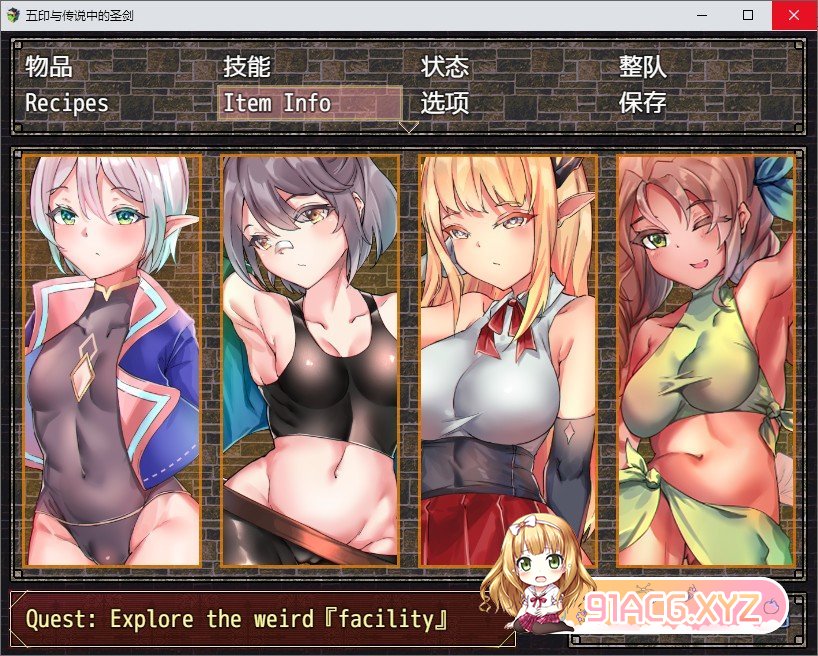Open the 选项 options menu
818x656 pixels.
445,103
